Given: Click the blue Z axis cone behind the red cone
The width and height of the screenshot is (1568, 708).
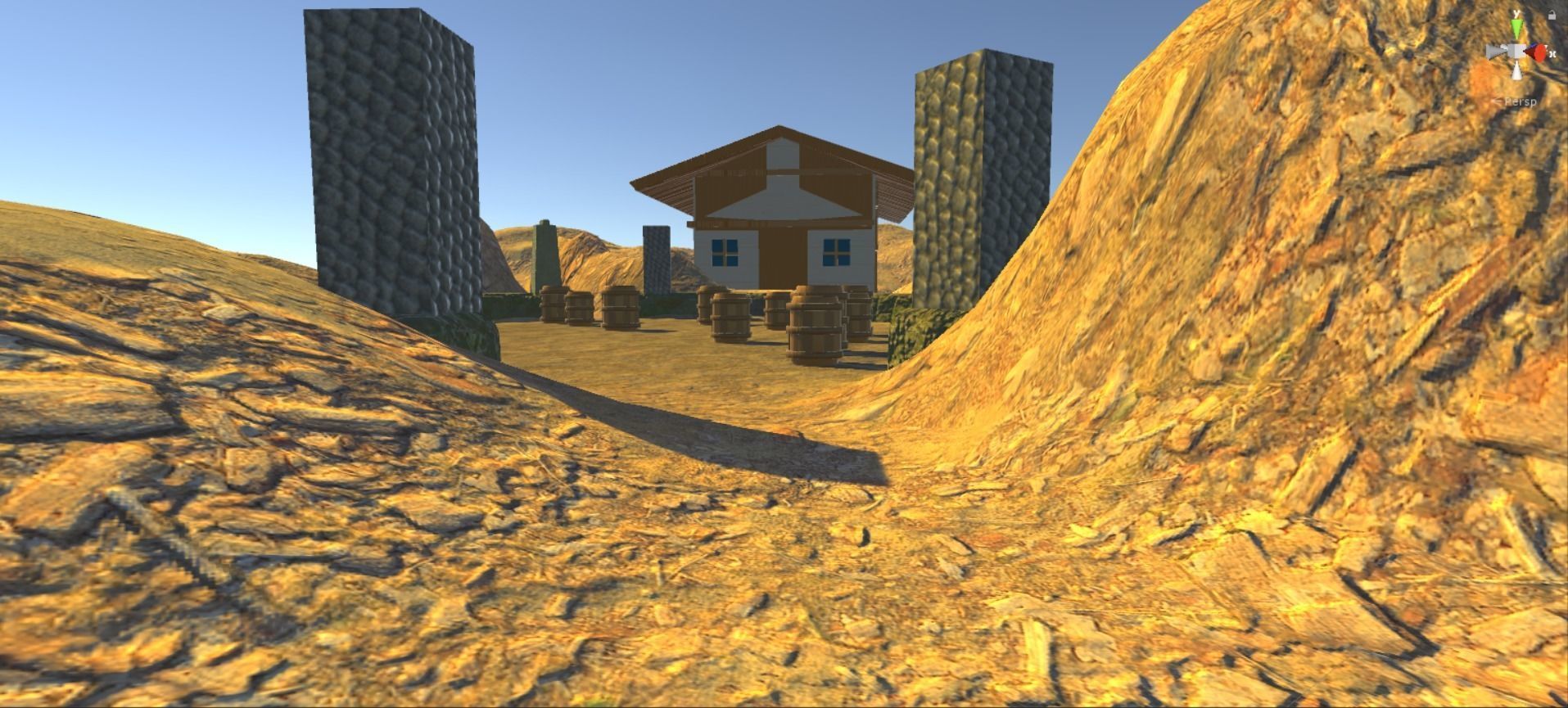Looking at the screenshot, I should [1534, 44].
